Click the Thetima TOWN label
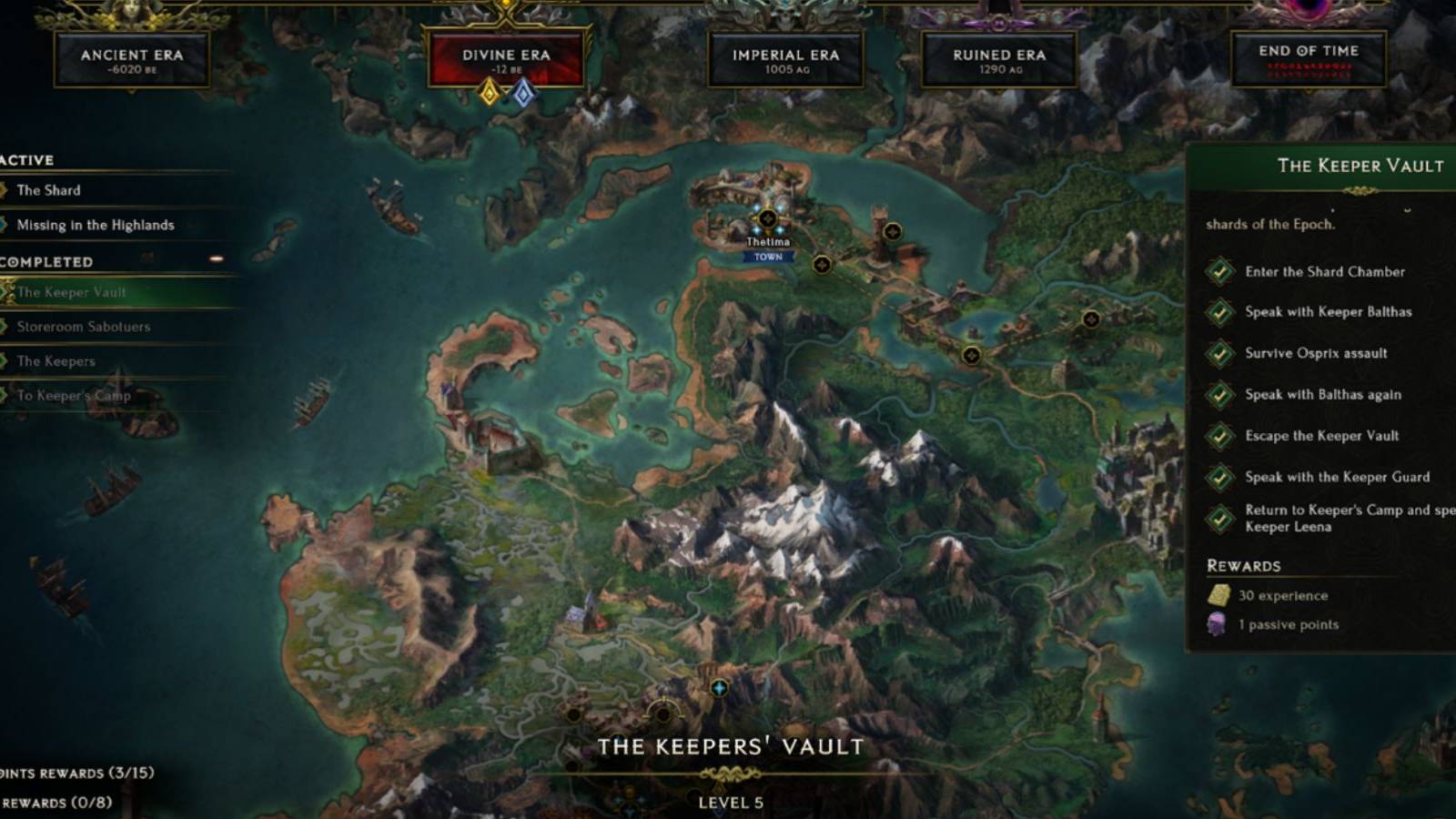1456x819 pixels. click(x=767, y=258)
